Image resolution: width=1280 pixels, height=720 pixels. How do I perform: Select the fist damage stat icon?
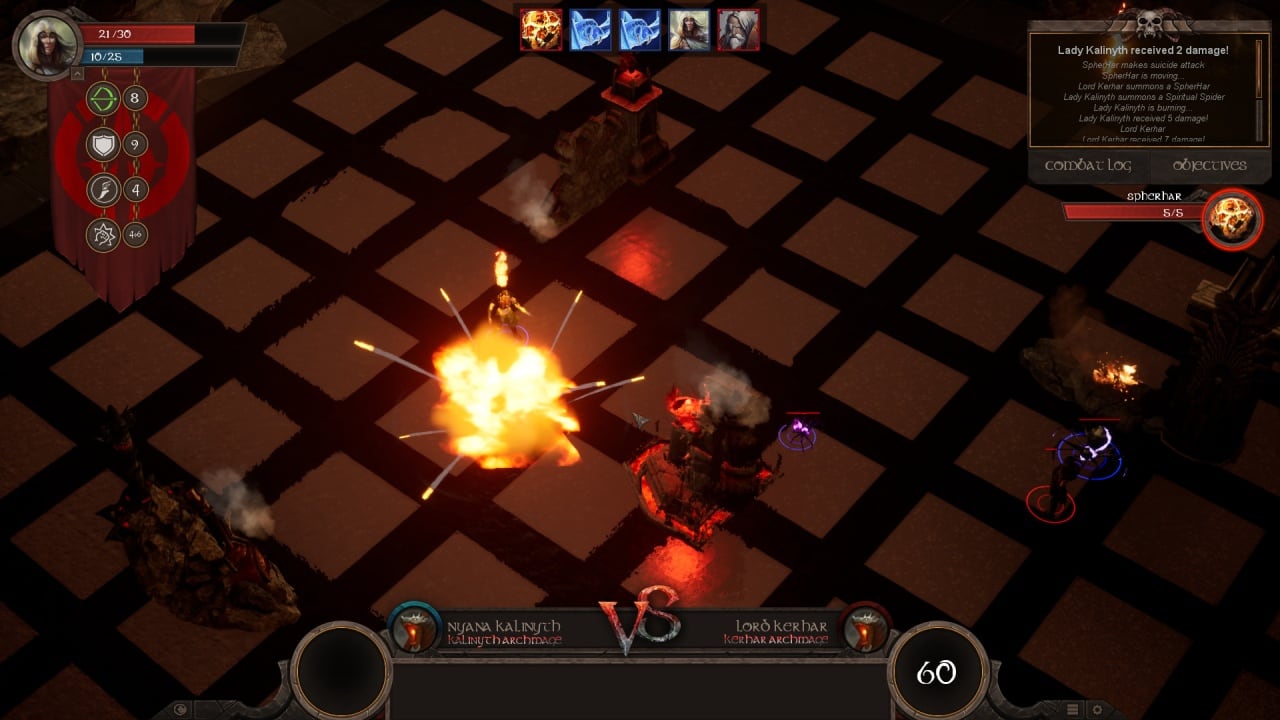[103, 236]
